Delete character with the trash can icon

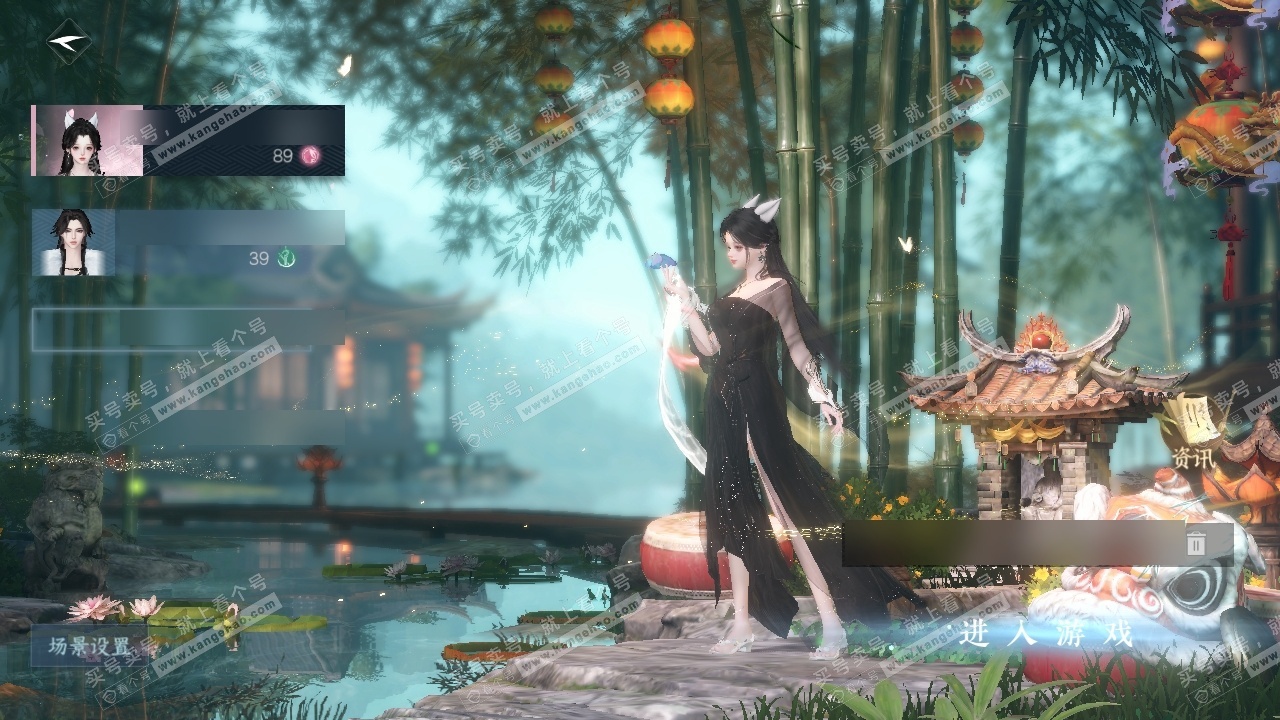tap(1196, 543)
